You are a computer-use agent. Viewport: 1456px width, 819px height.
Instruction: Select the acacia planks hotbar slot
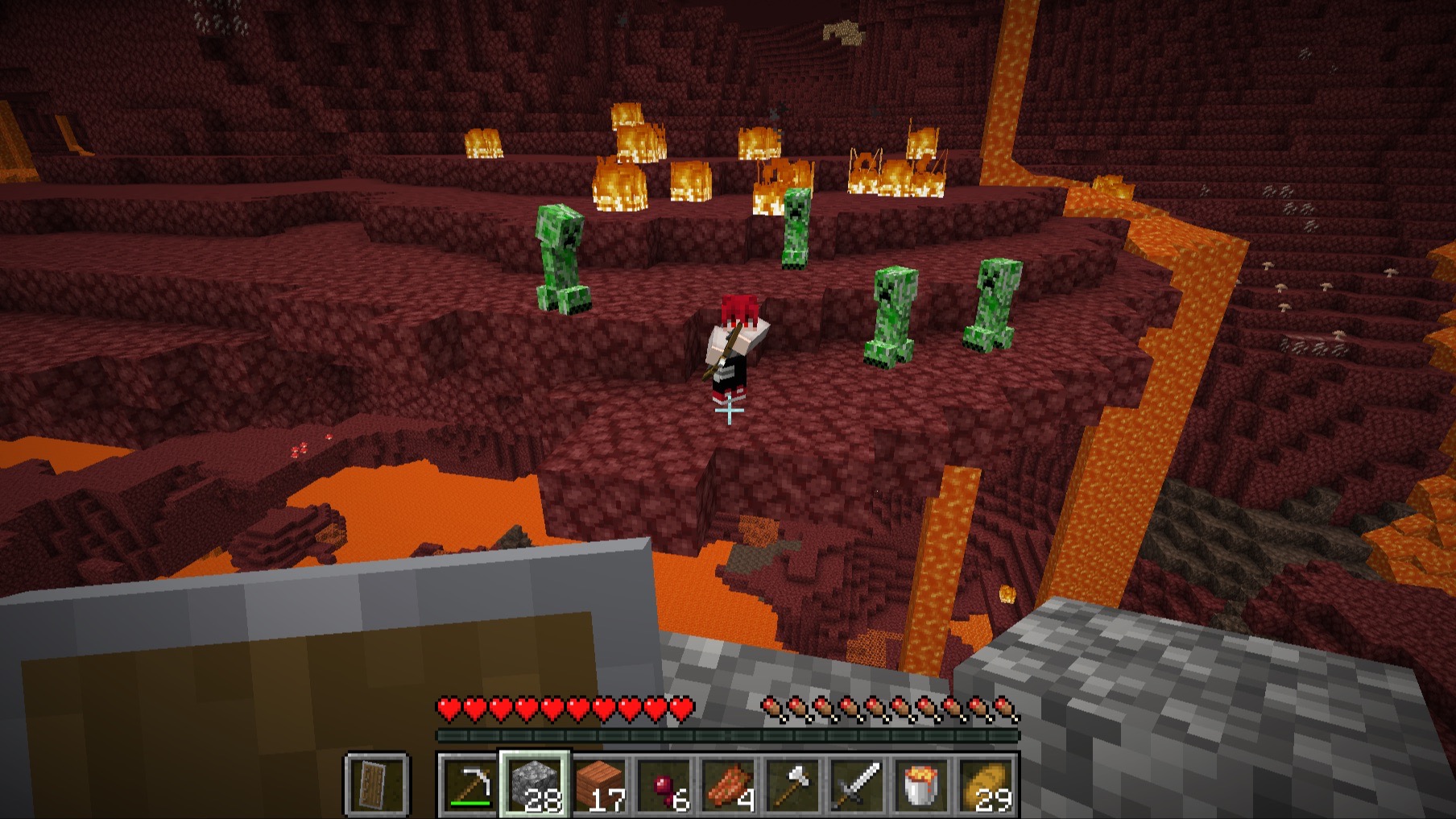(x=600, y=785)
